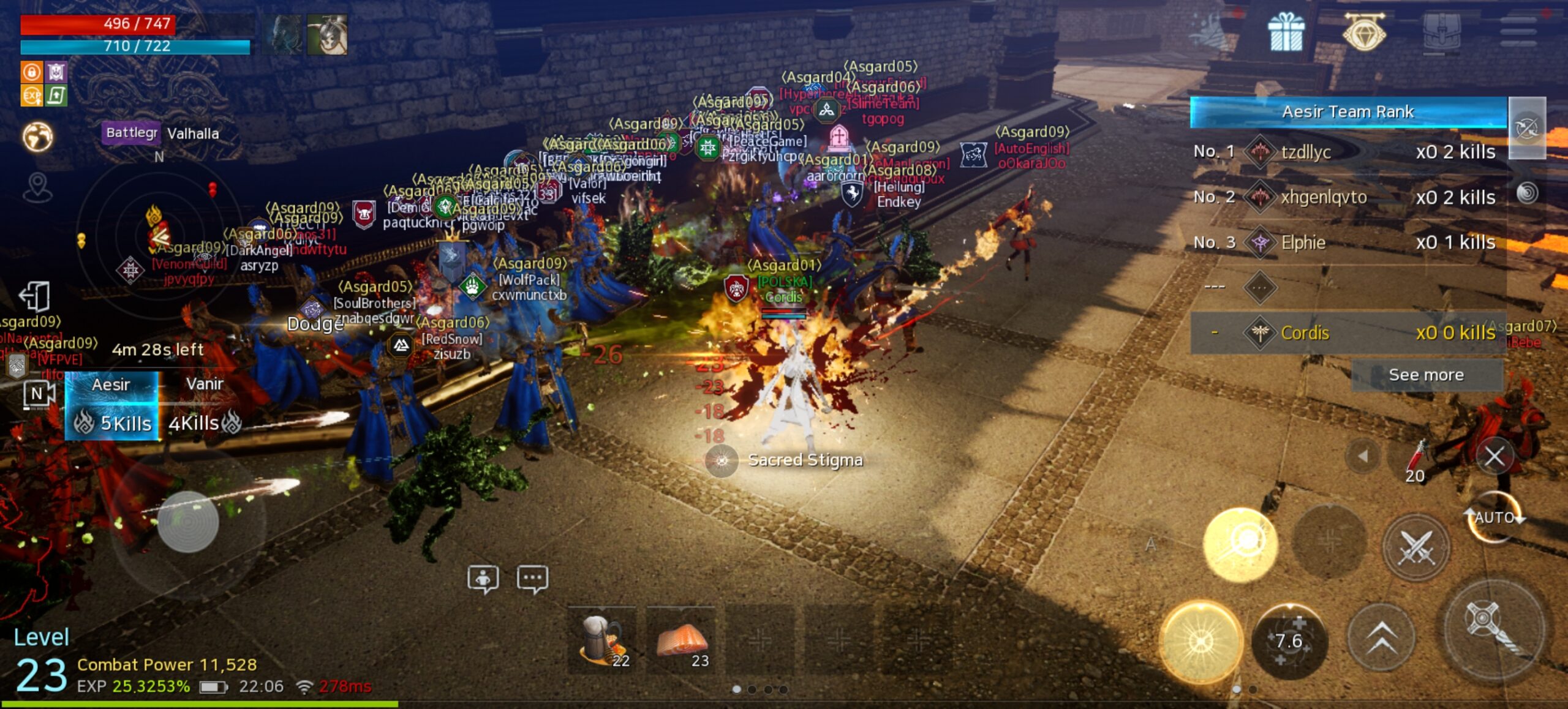
Task: Use the salmon food item slot
Action: 682,640
